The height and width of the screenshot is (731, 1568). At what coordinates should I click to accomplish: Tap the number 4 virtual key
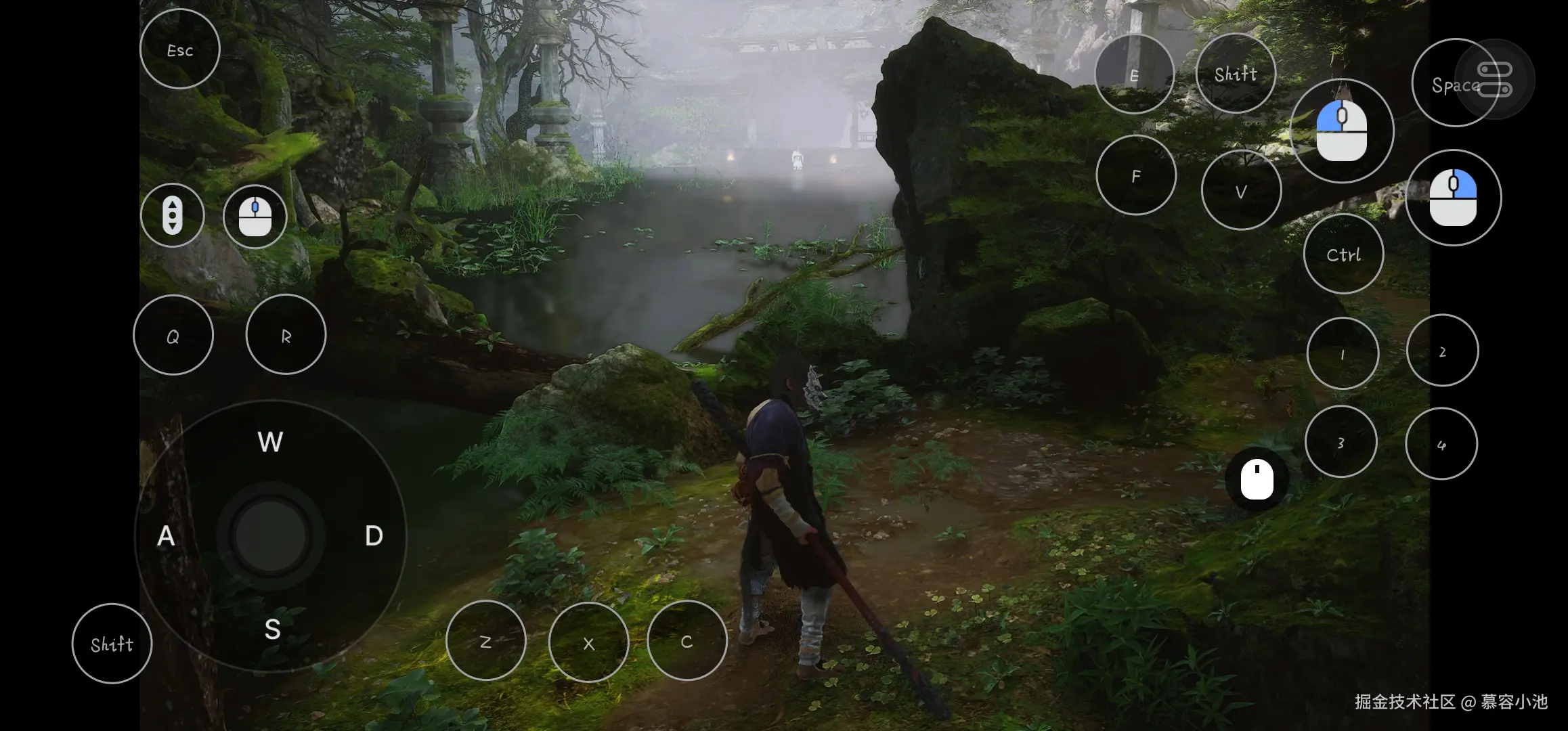pyautogui.click(x=1441, y=444)
